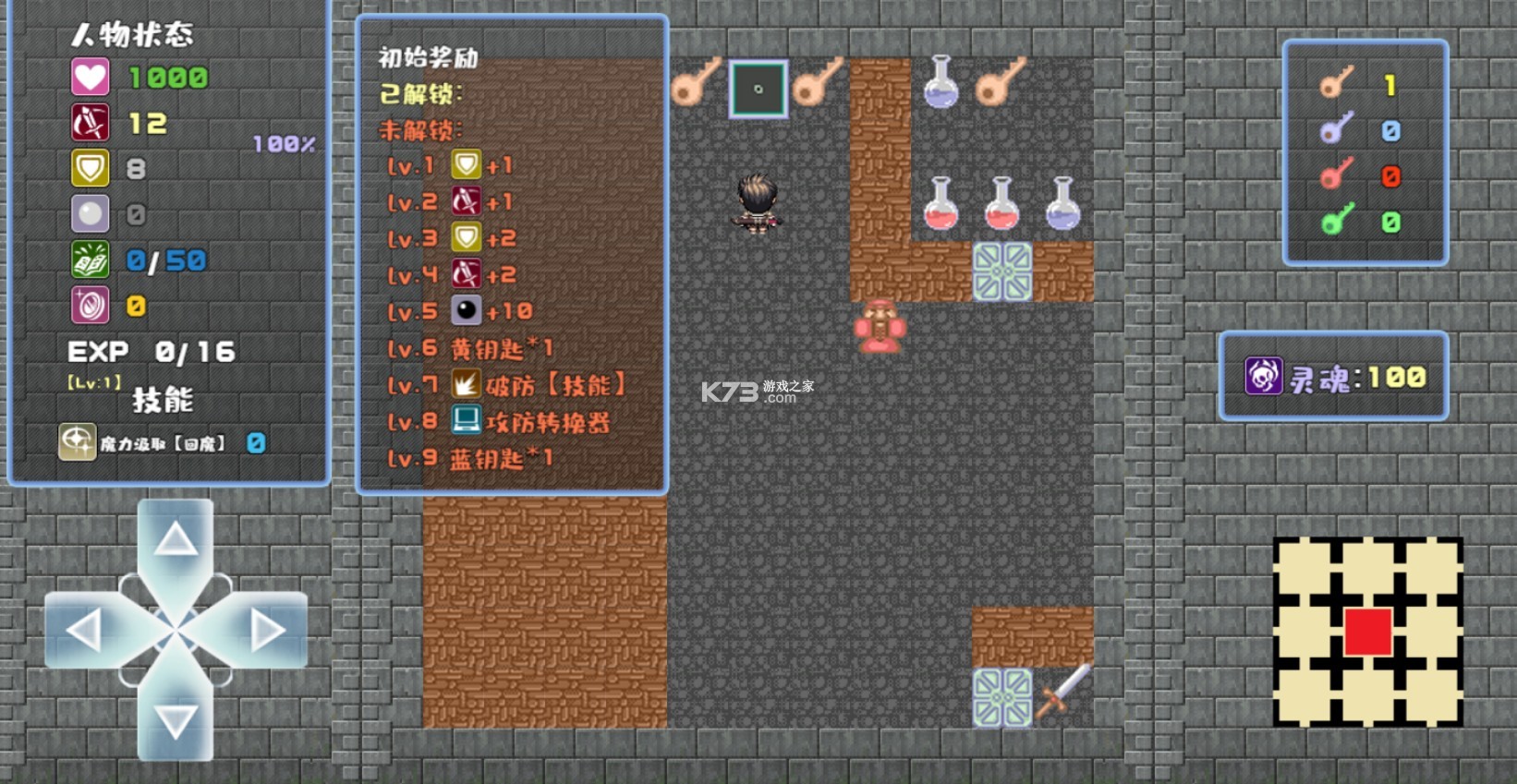This screenshot has width=1517, height=784.
Task: Select the yellow key inventory icon
Action: point(1337,84)
